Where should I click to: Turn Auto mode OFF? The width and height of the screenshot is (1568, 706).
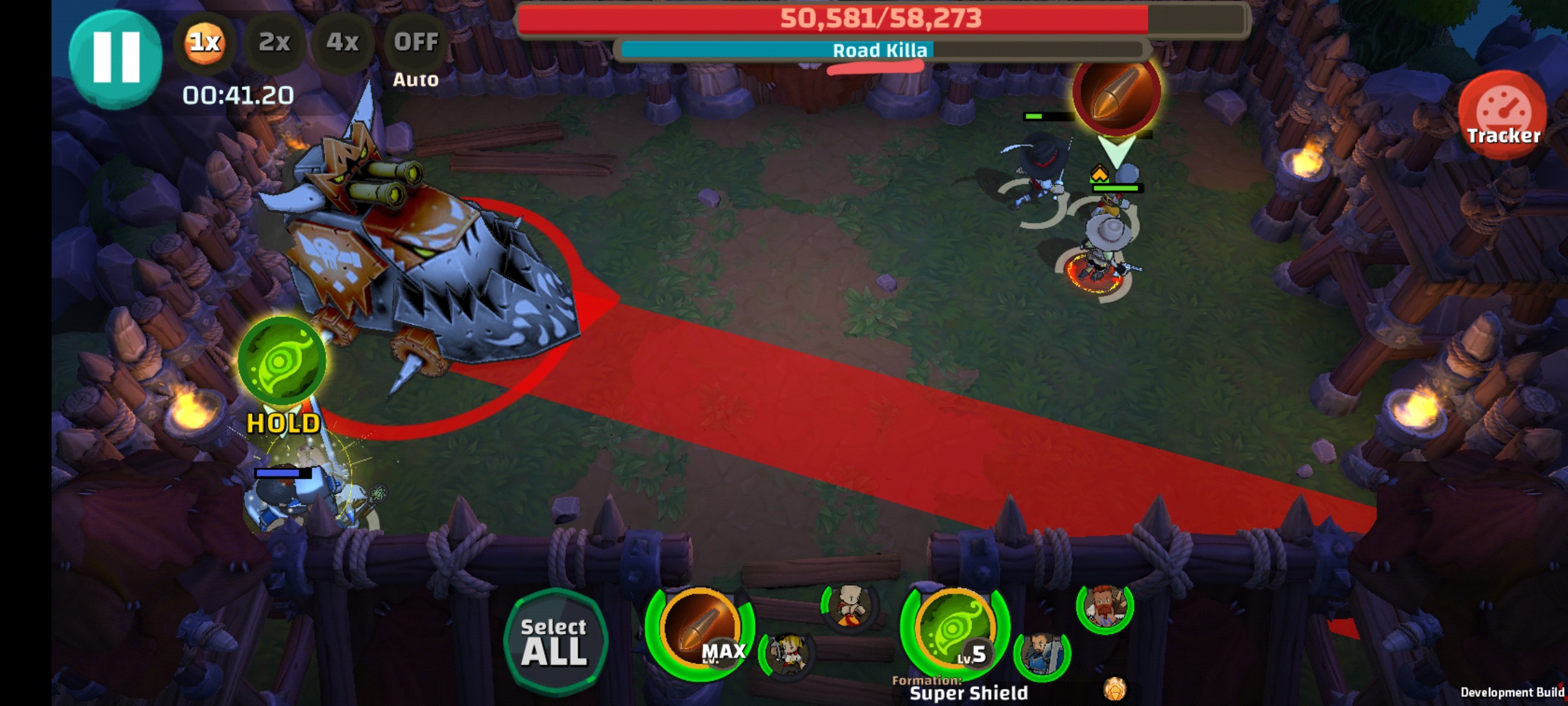pos(416,42)
